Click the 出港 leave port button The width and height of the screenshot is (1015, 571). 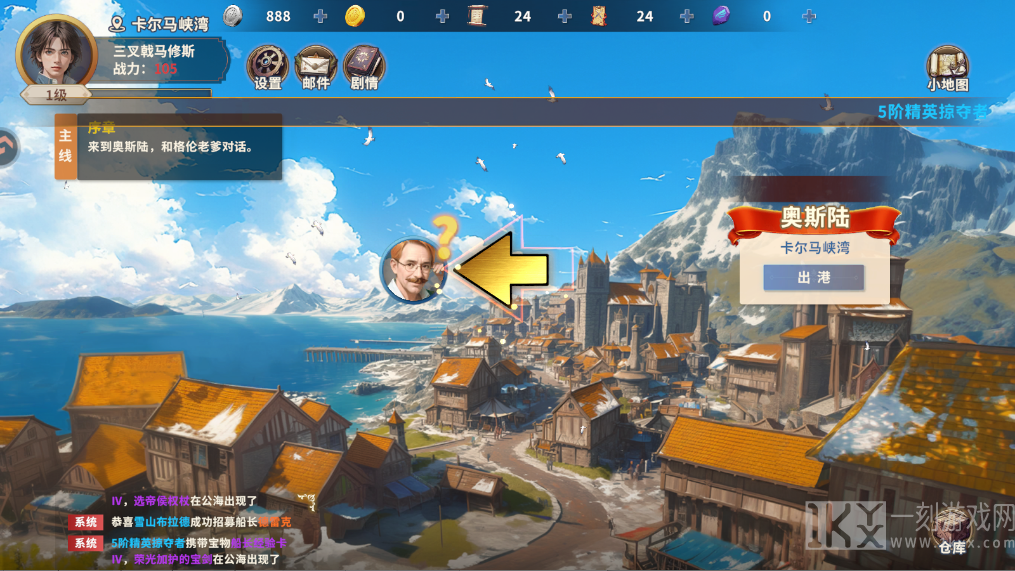tap(813, 278)
